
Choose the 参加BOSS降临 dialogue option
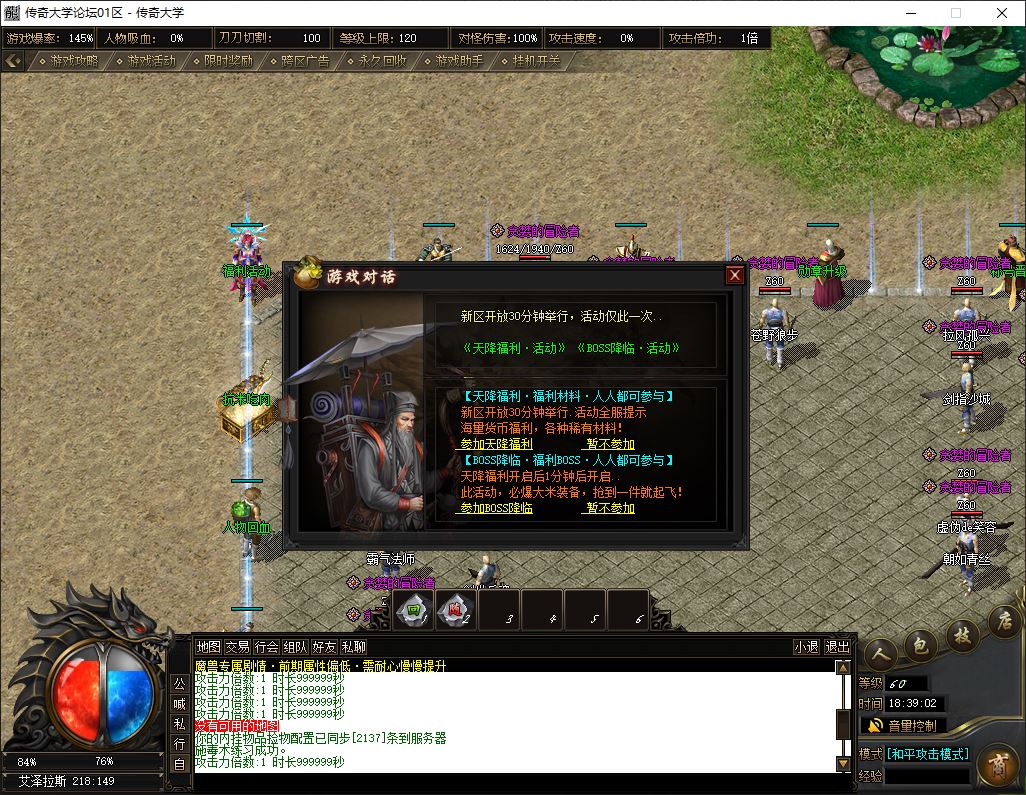pyautogui.click(x=496, y=508)
